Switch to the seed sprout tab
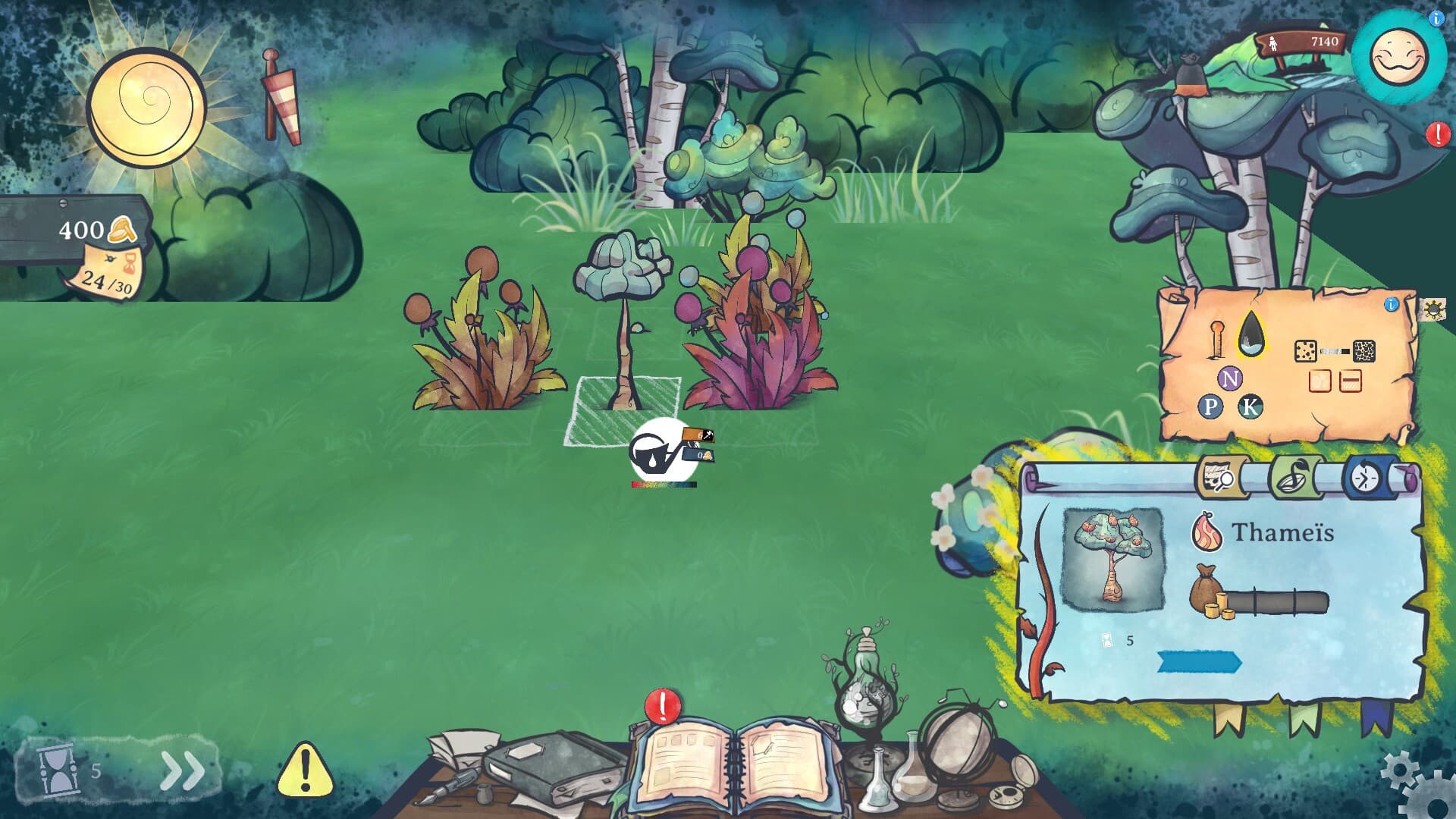Screen dimensions: 1456x819 pos(1294,478)
